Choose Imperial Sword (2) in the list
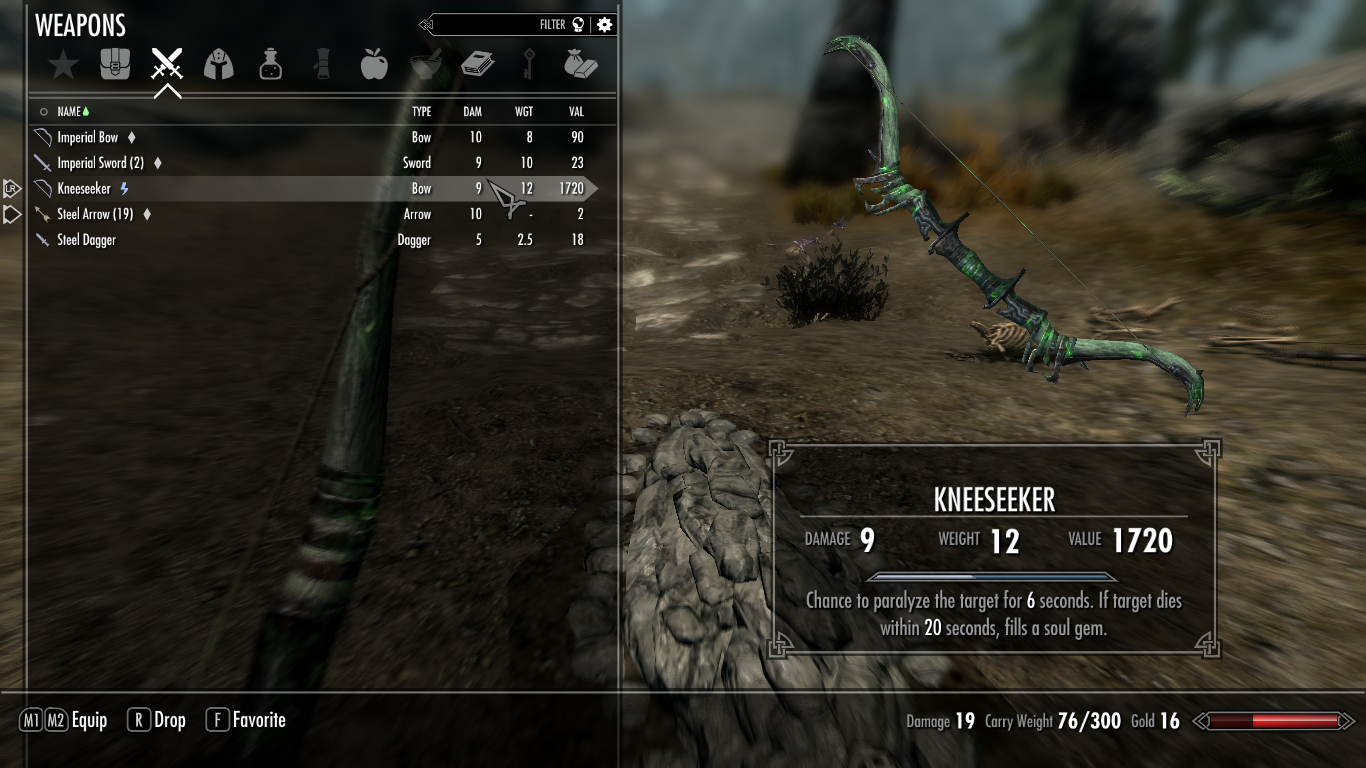This screenshot has height=768, width=1366. click(x=100, y=163)
